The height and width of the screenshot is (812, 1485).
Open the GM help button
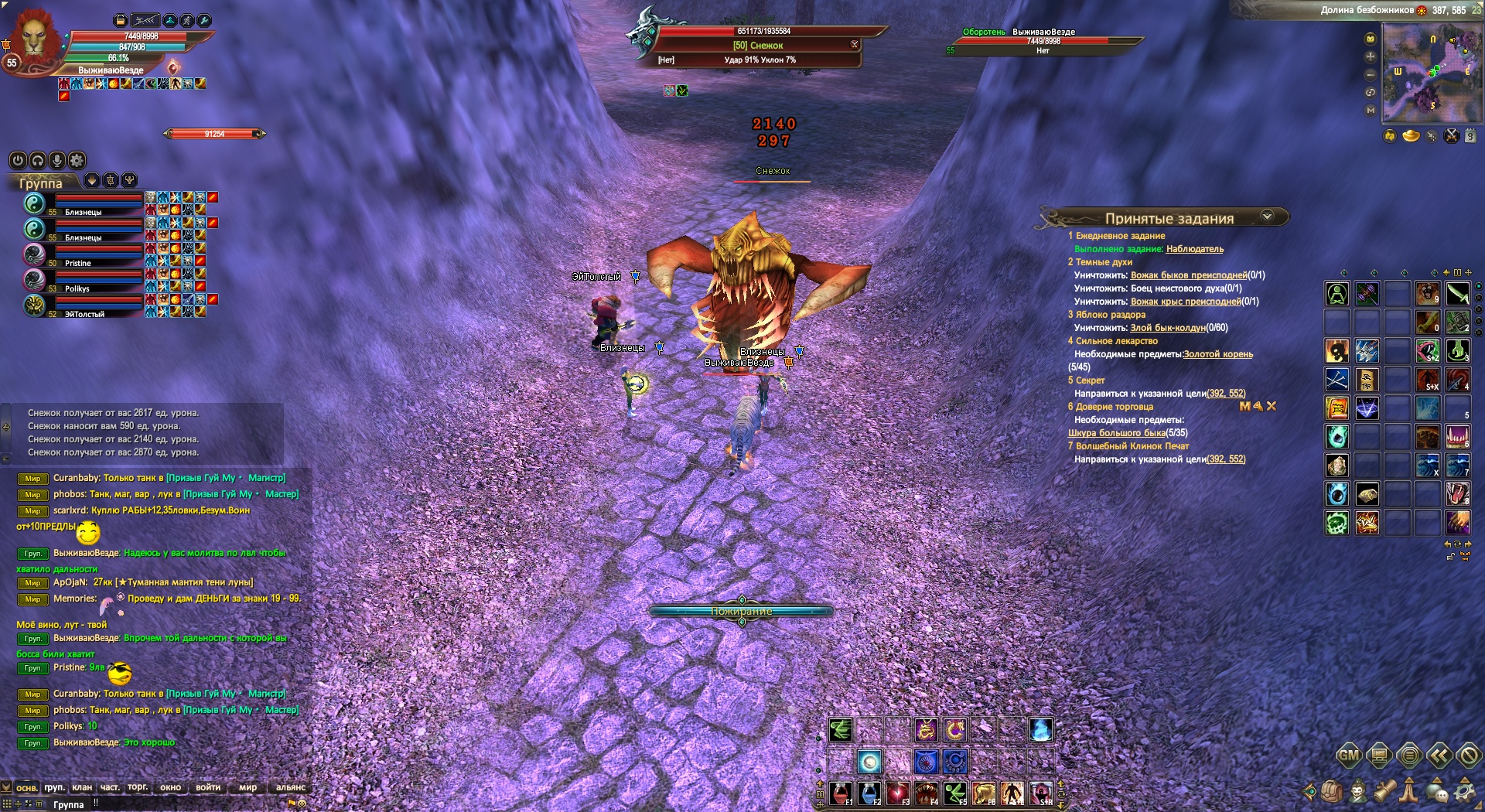1348,756
